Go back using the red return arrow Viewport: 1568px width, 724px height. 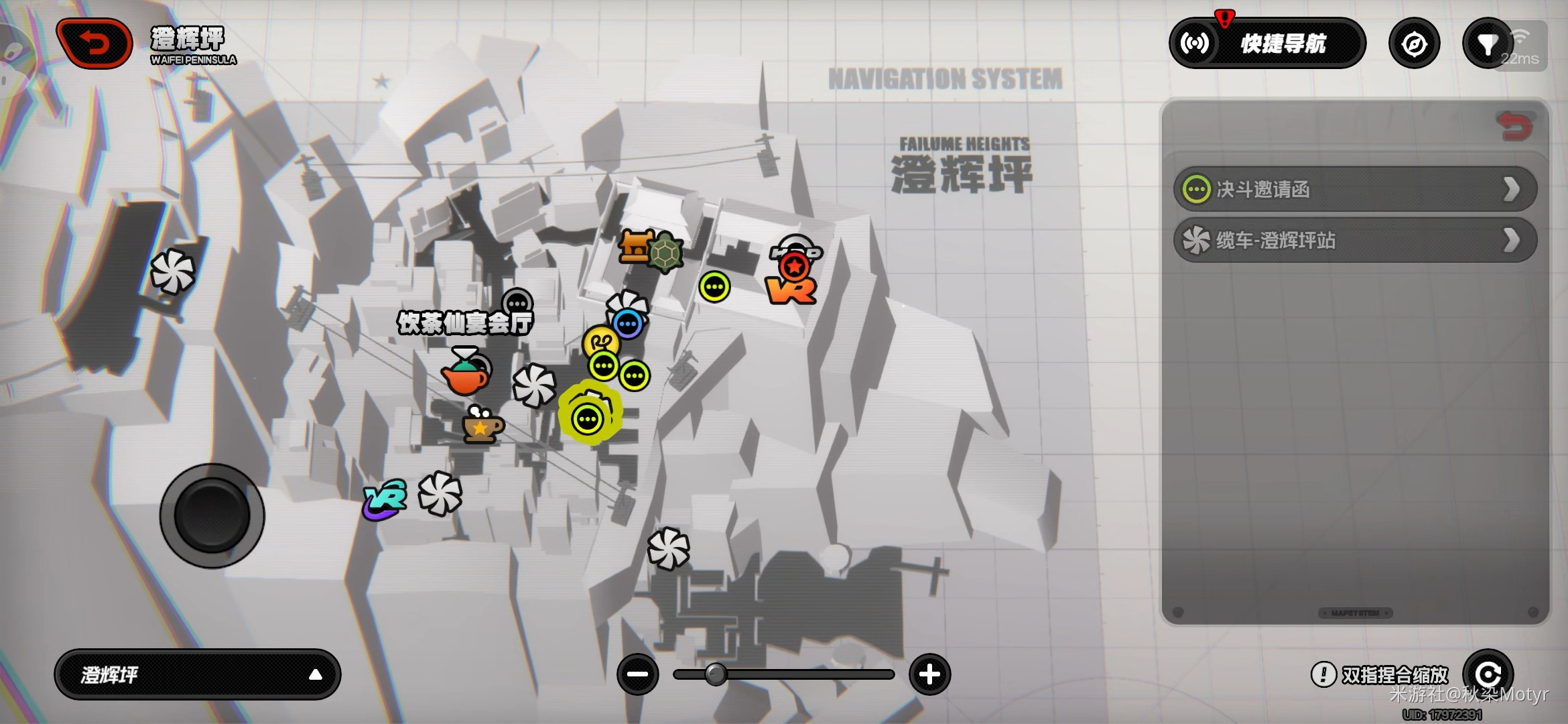pos(94,44)
